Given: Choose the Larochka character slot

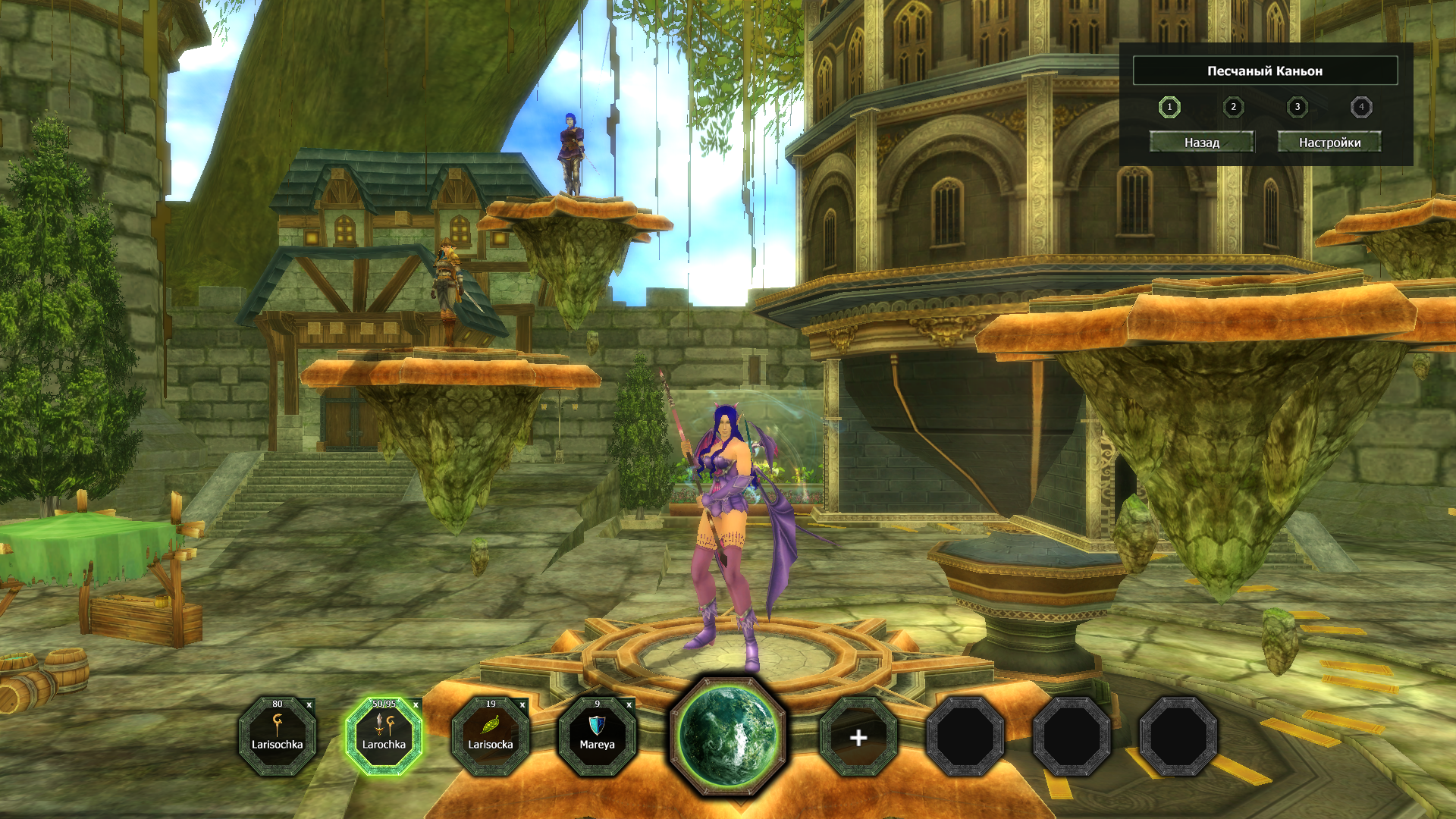Looking at the screenshot, I should 384,736.
